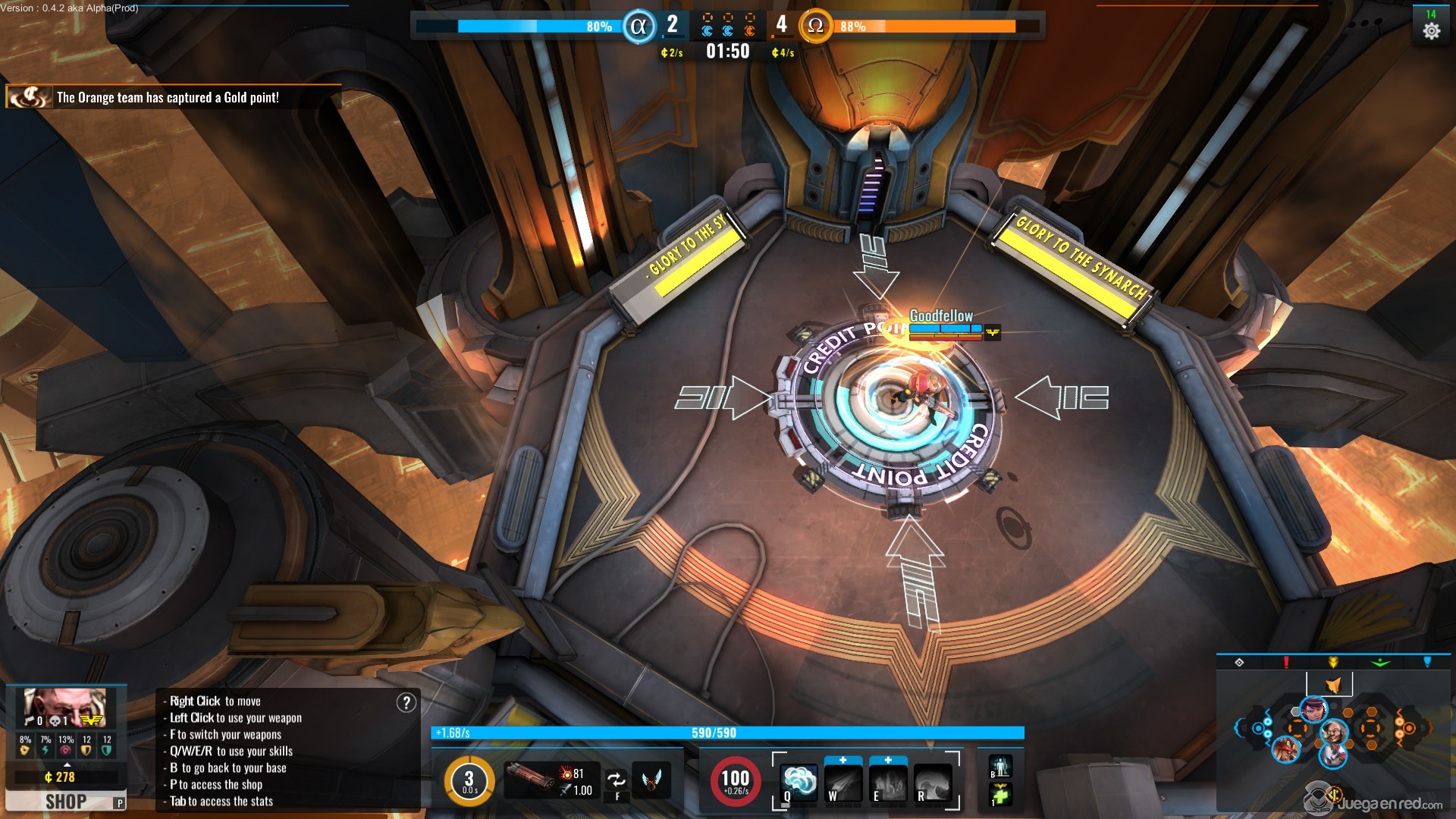Expand the player stats panel arrow
Screen dimensions: 1456x819
[67, 764]
